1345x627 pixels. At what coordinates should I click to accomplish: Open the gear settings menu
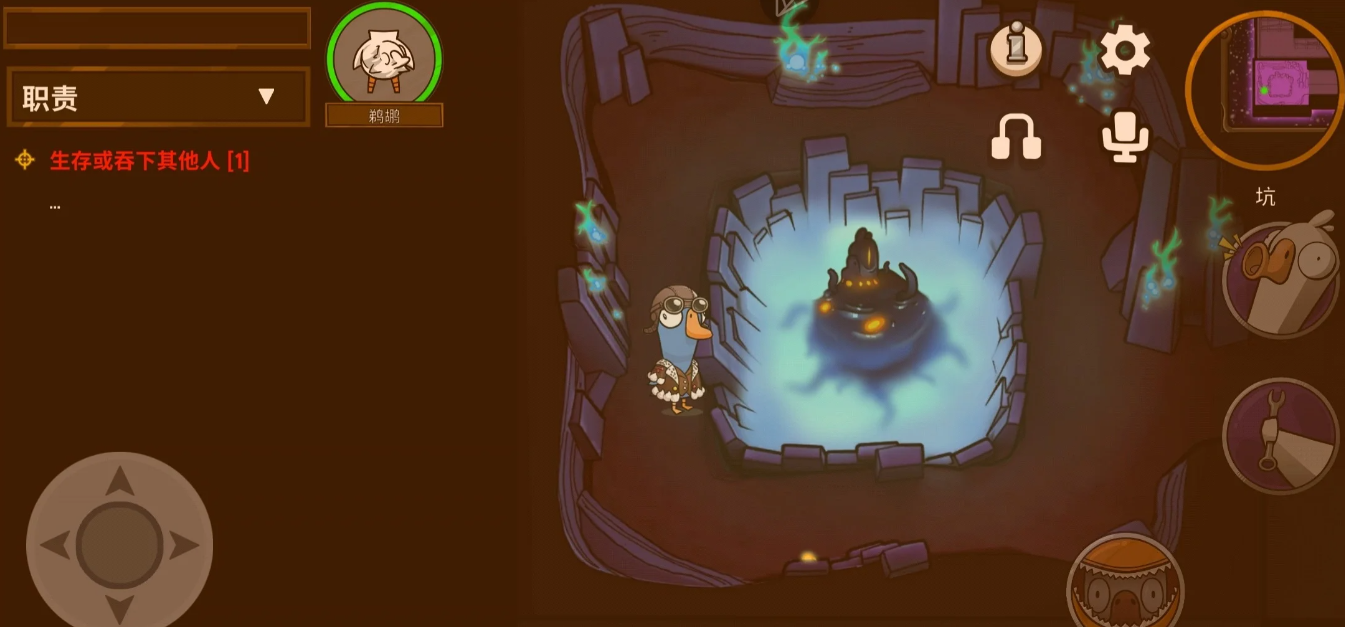point(1125,49)
